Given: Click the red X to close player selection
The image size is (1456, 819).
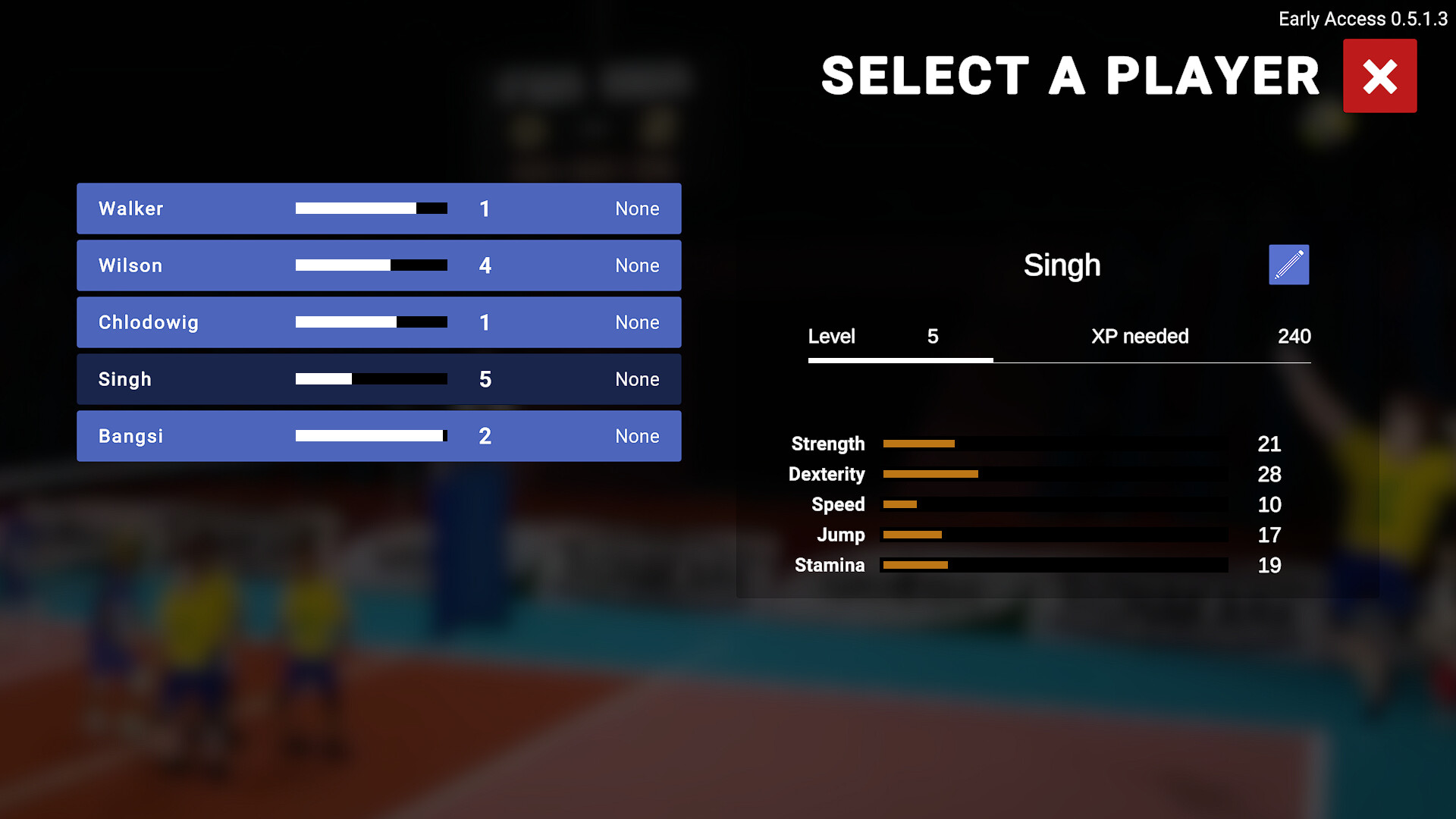Looking at the screenshot, I should coord(1379,75).
